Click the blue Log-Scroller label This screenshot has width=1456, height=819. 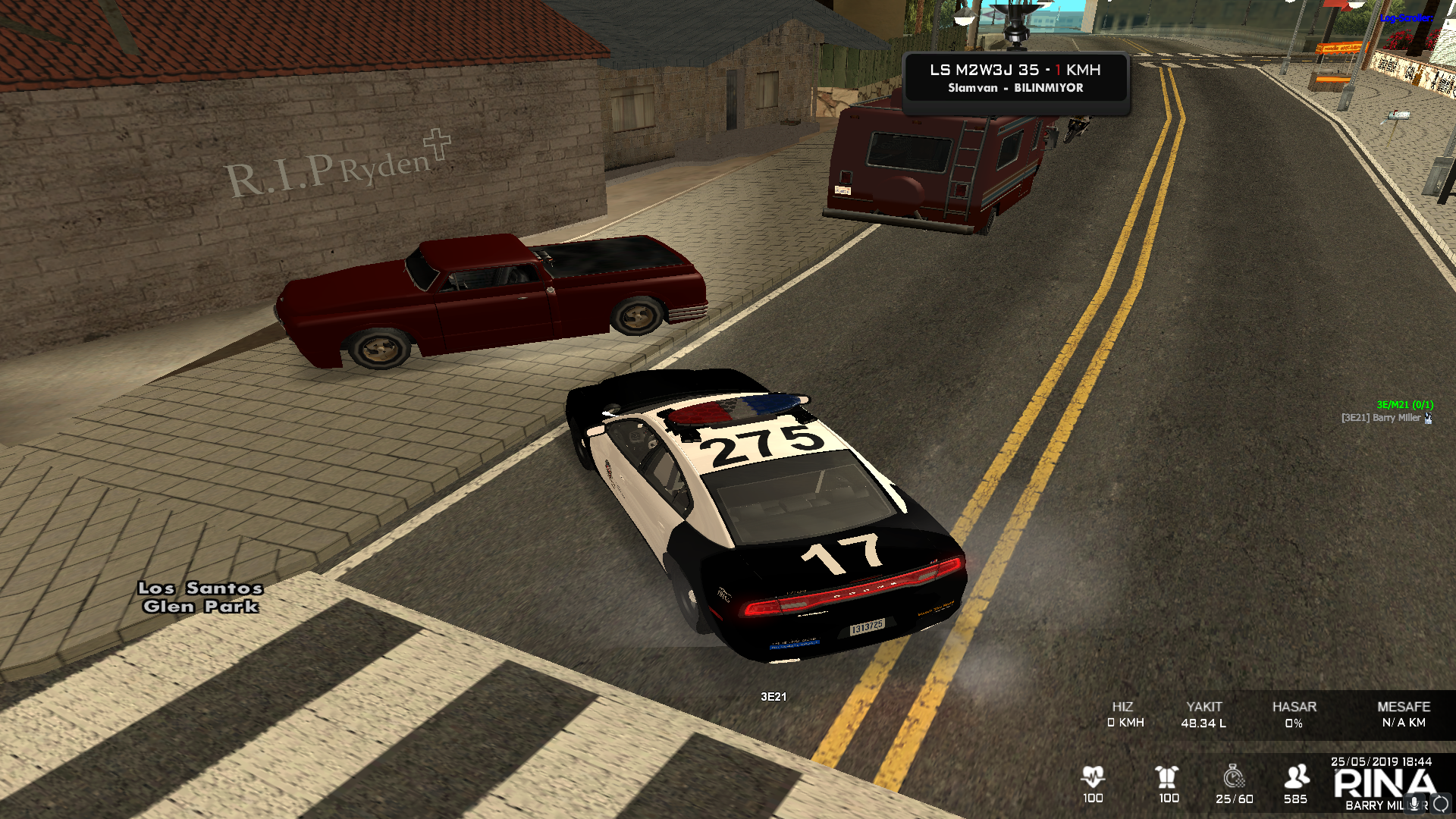pos(1405,17)
